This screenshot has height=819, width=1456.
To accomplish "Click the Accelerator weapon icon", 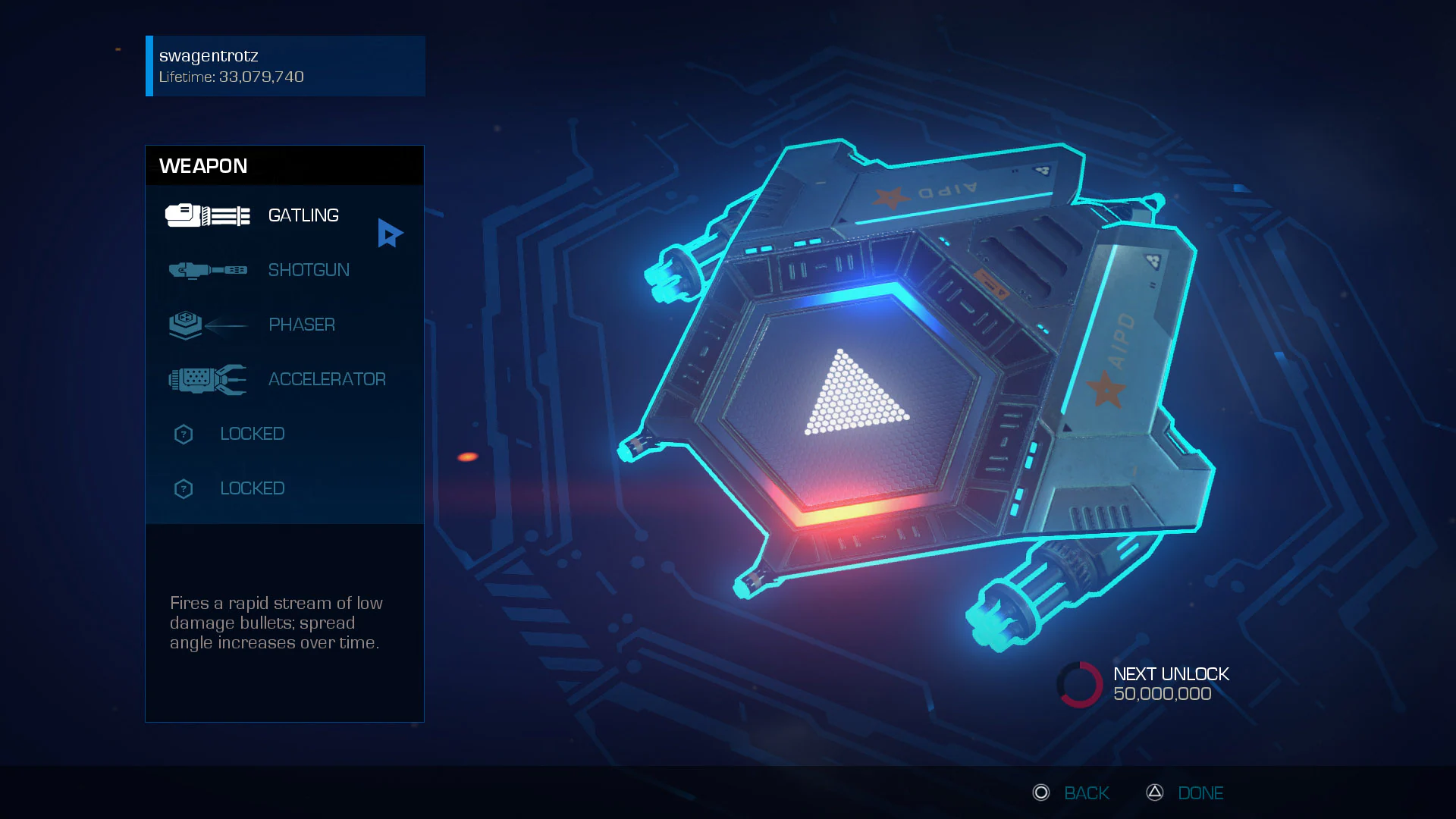I will 207,379.
